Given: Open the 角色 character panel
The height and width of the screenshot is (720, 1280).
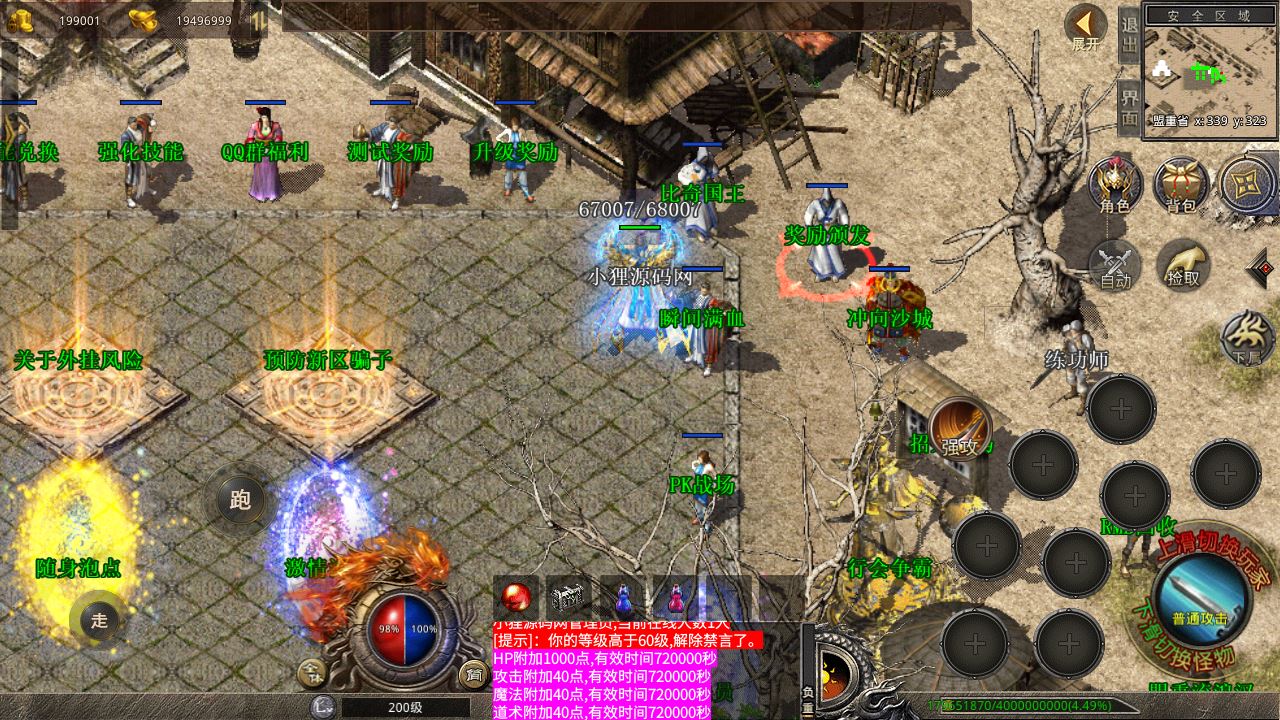Looking at the screenshot, I should (1115, 185).
